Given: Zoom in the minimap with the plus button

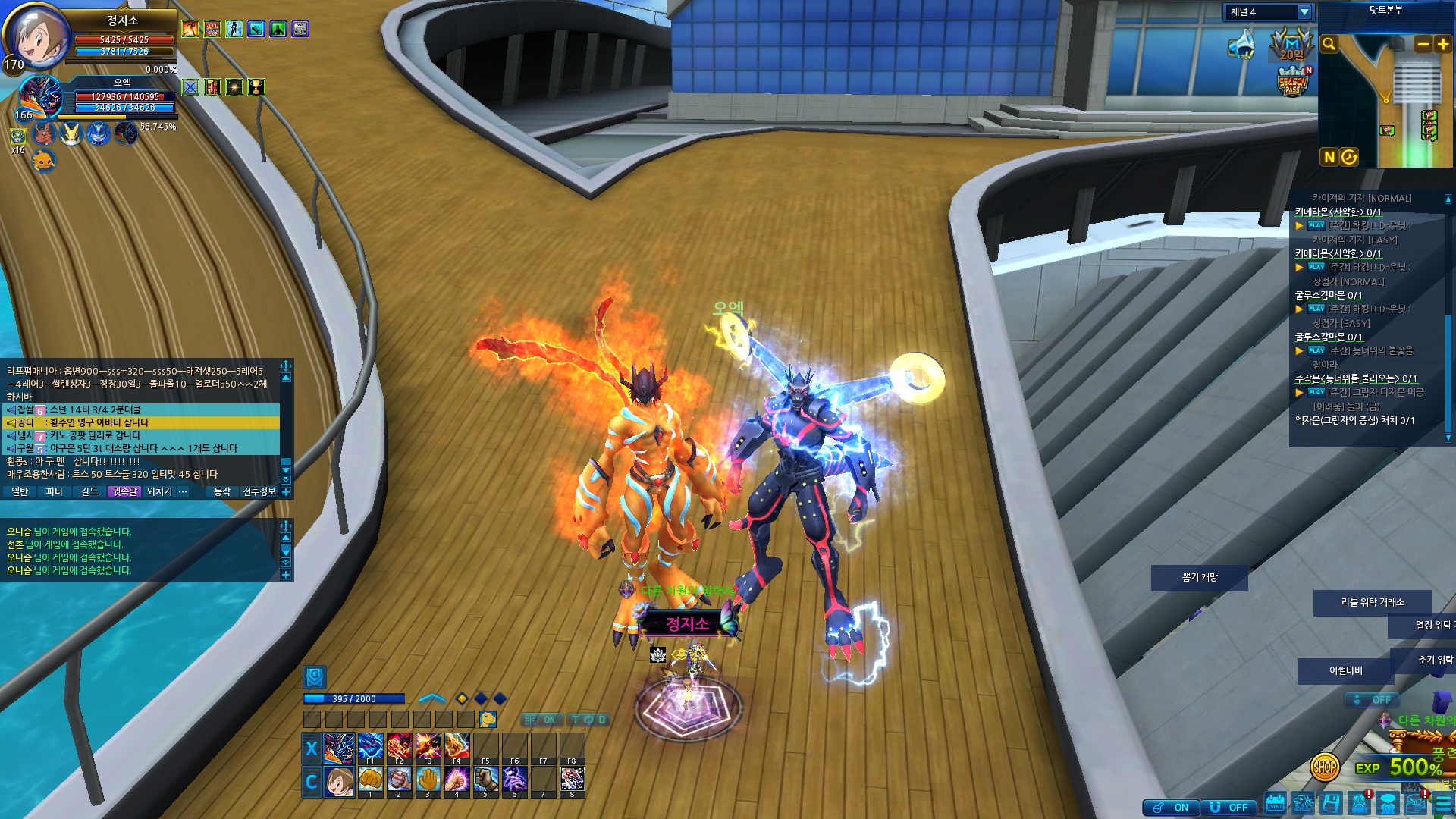Looking at the screenshot, I should tap(1442, 45).
